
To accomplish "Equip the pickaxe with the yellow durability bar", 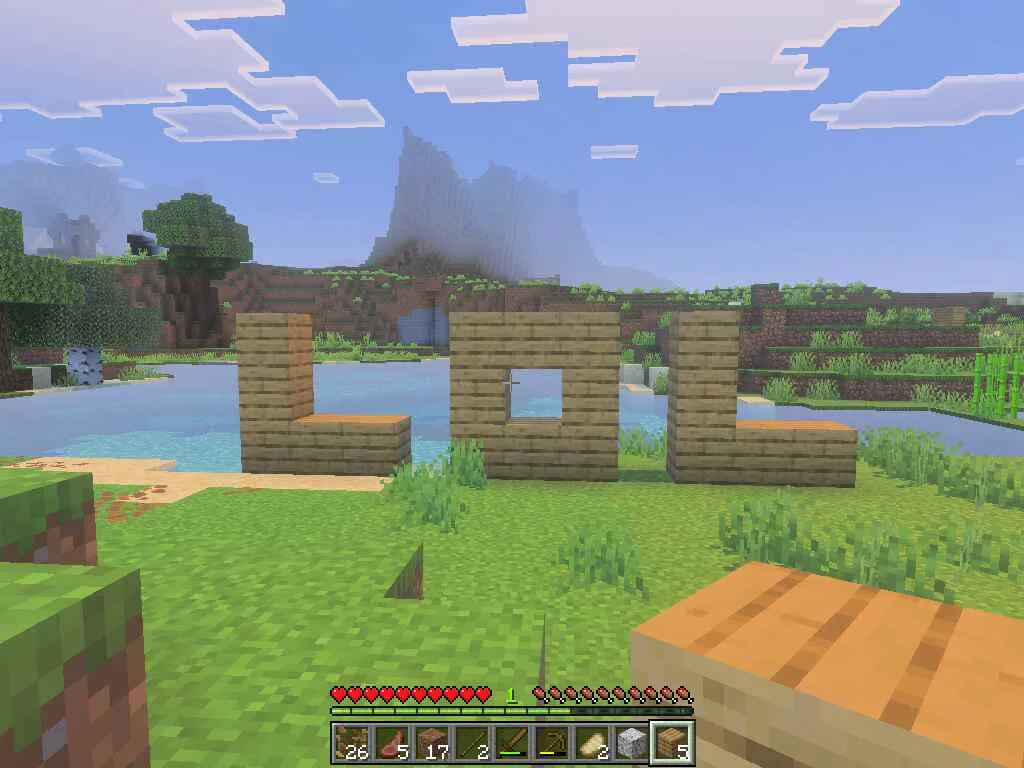I will [x=552, y=742].
